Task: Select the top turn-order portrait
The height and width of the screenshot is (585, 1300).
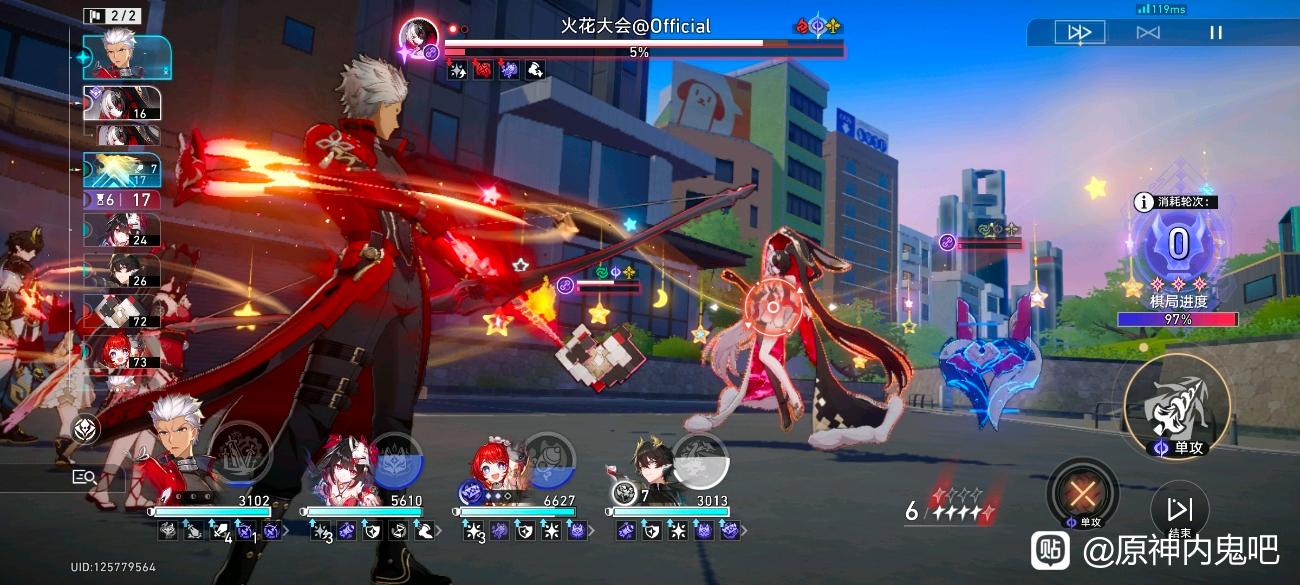Action: click(127, 56)
